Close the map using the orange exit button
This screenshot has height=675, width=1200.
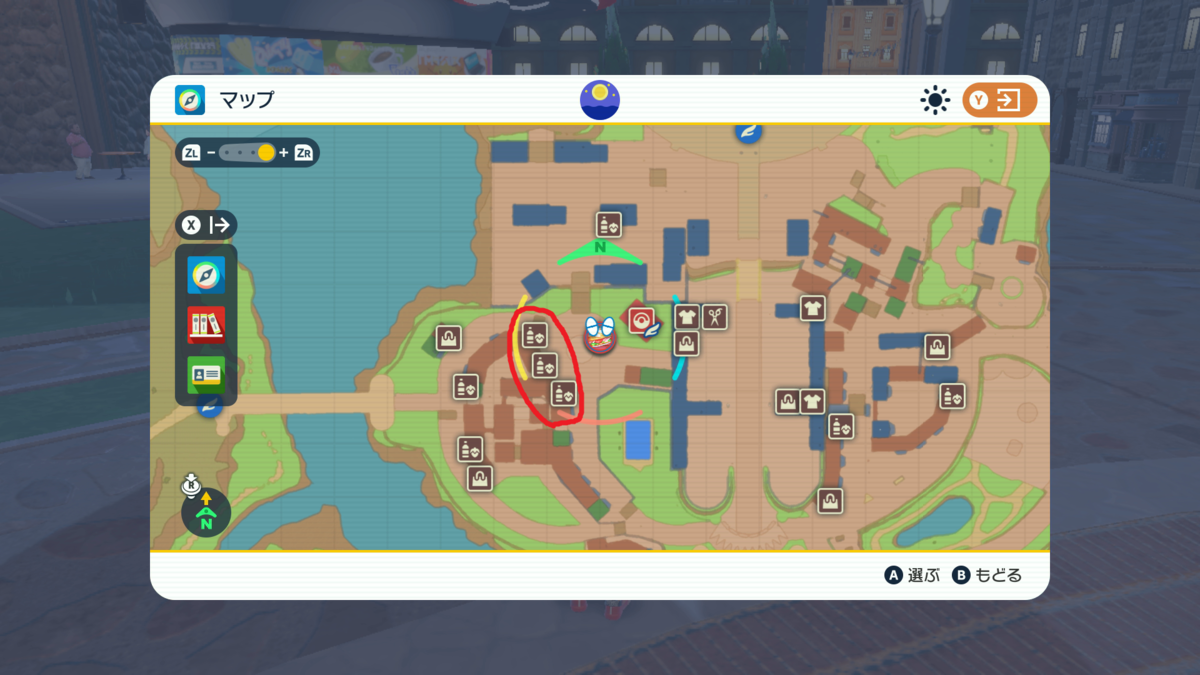(x=999, y=100)
